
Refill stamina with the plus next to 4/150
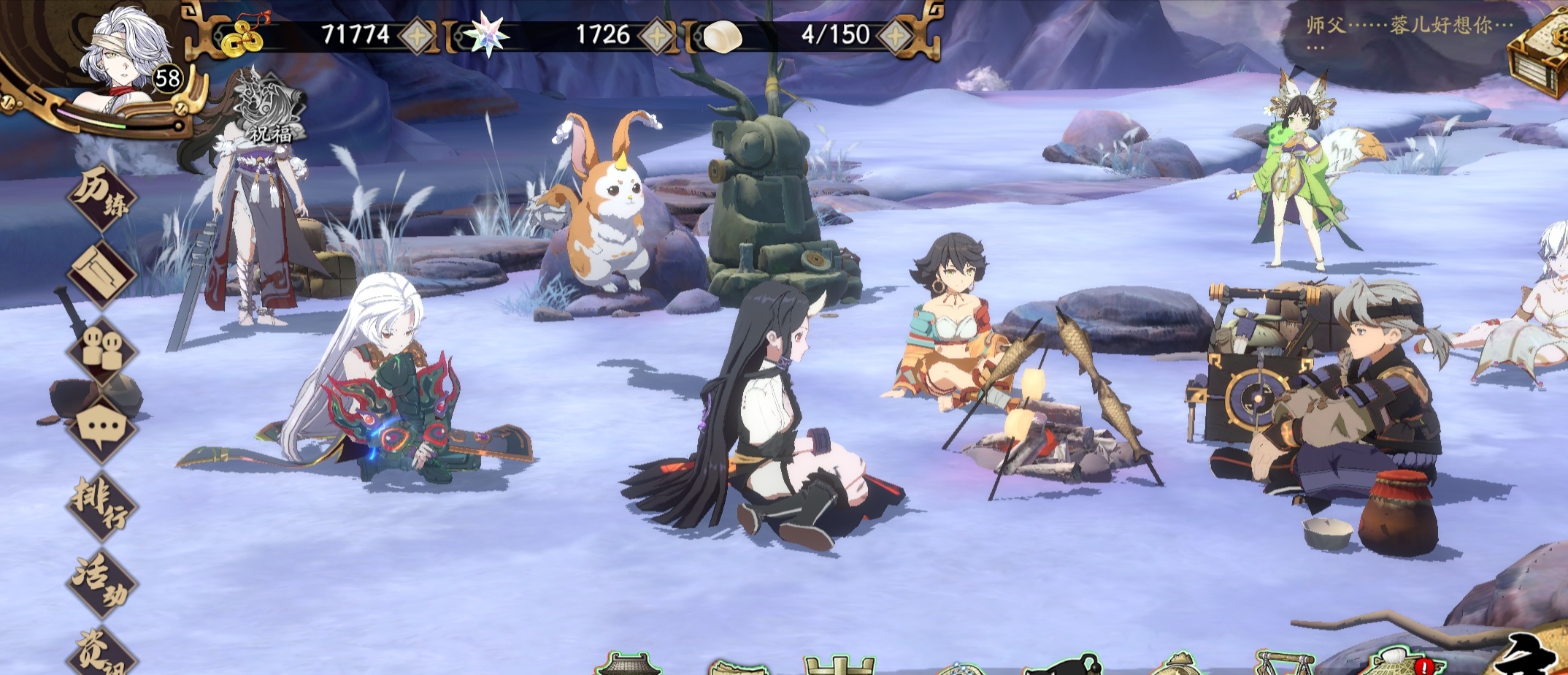895,34
